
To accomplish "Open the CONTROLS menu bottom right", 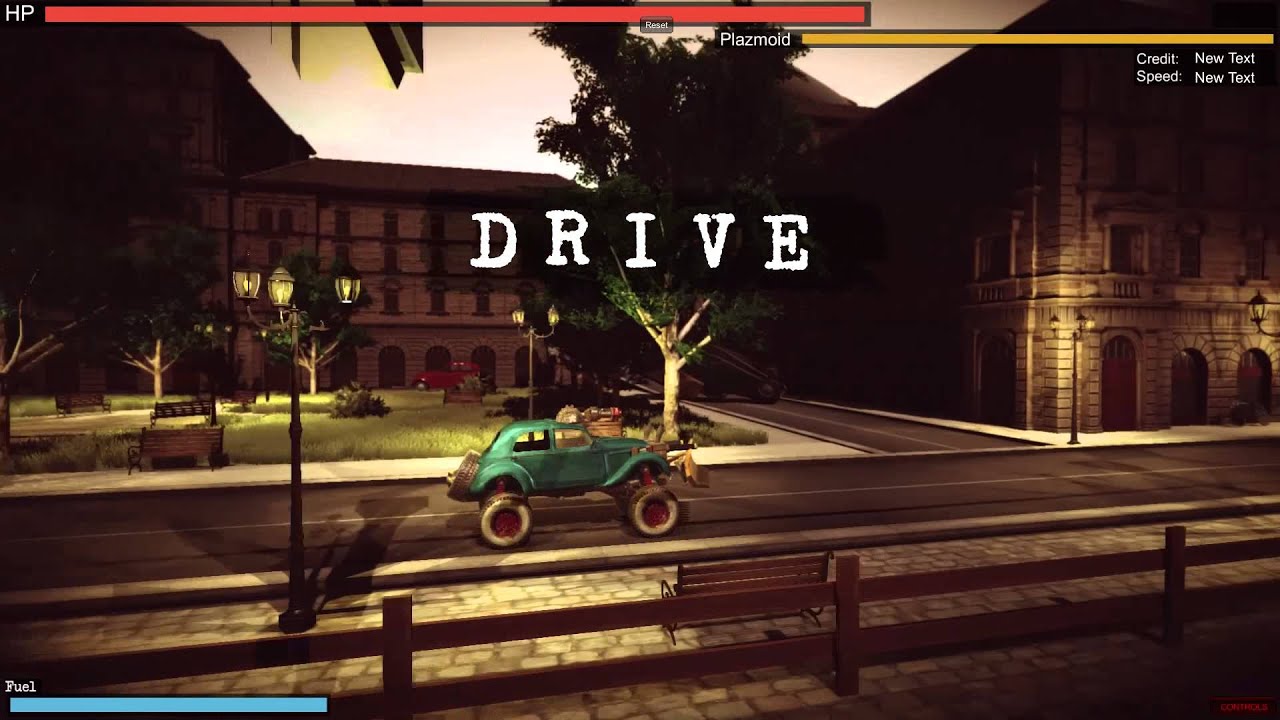I will click(1242, 706).
